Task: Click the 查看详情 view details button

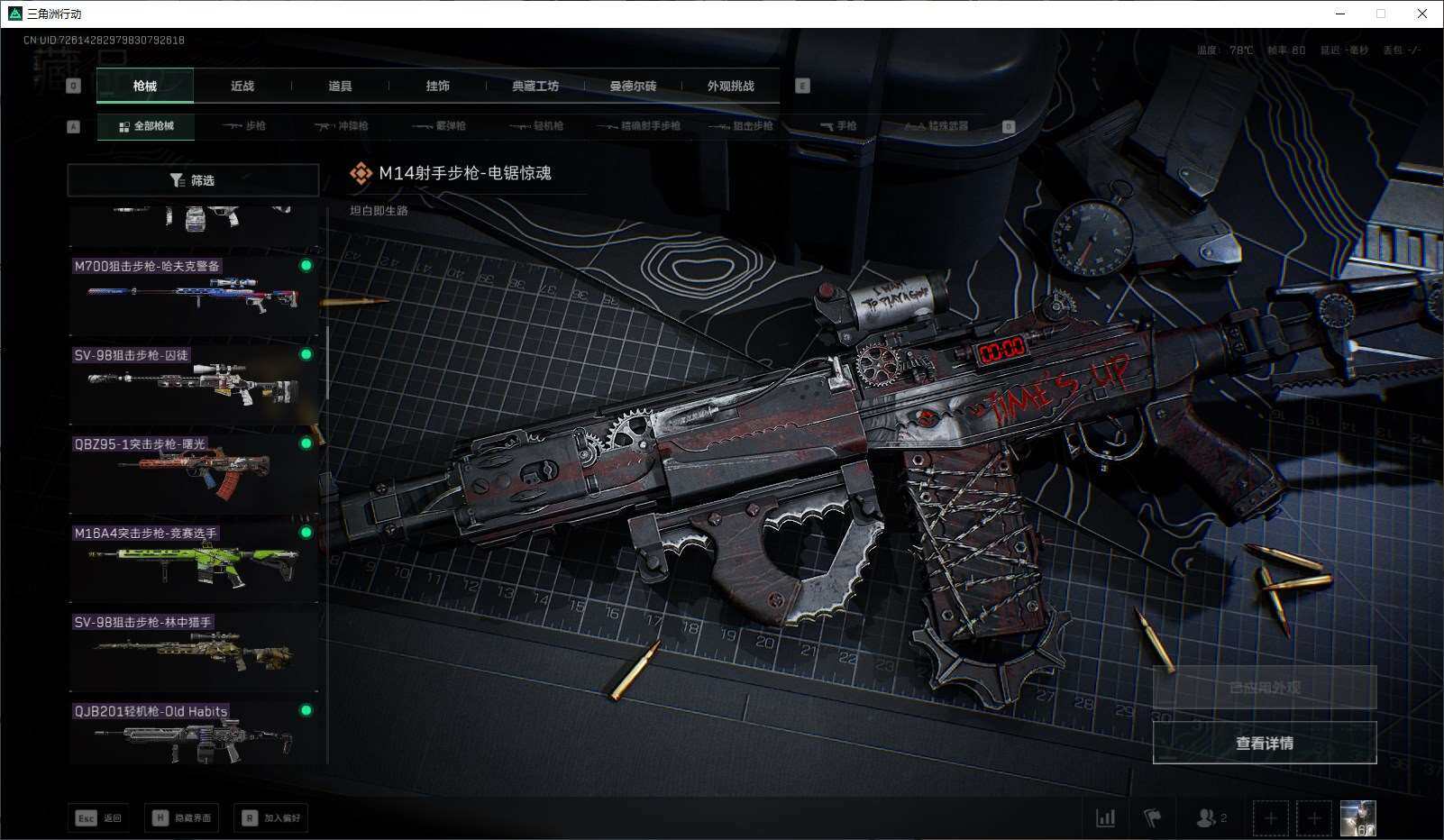Action: [1264, 743]
